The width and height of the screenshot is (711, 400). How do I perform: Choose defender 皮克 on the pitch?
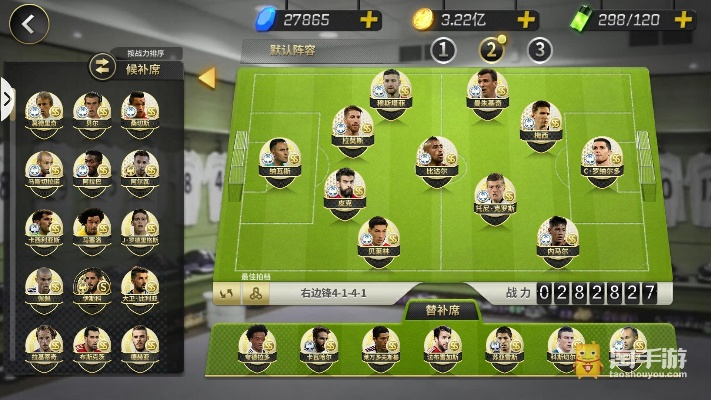pyautogui.click(x=343, y=190)
